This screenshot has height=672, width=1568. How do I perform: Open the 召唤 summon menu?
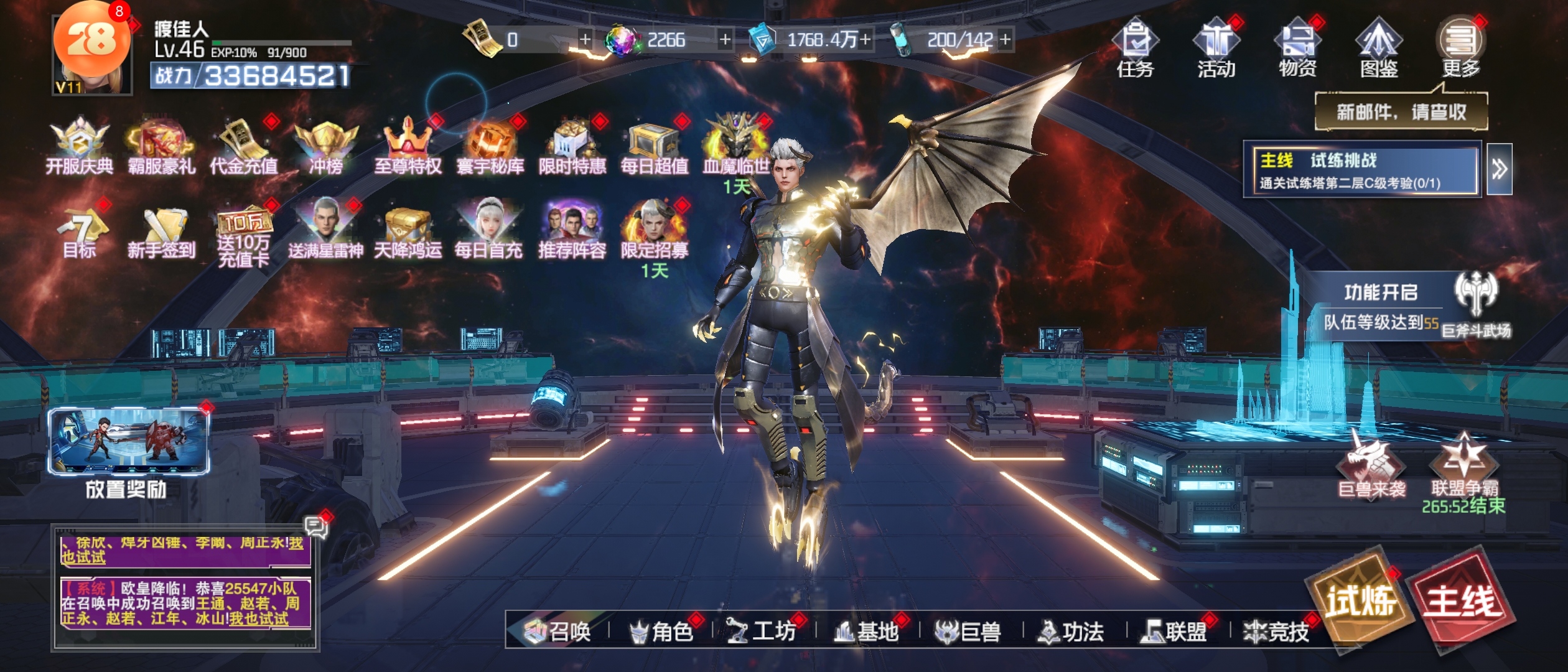tap(558, 632)
